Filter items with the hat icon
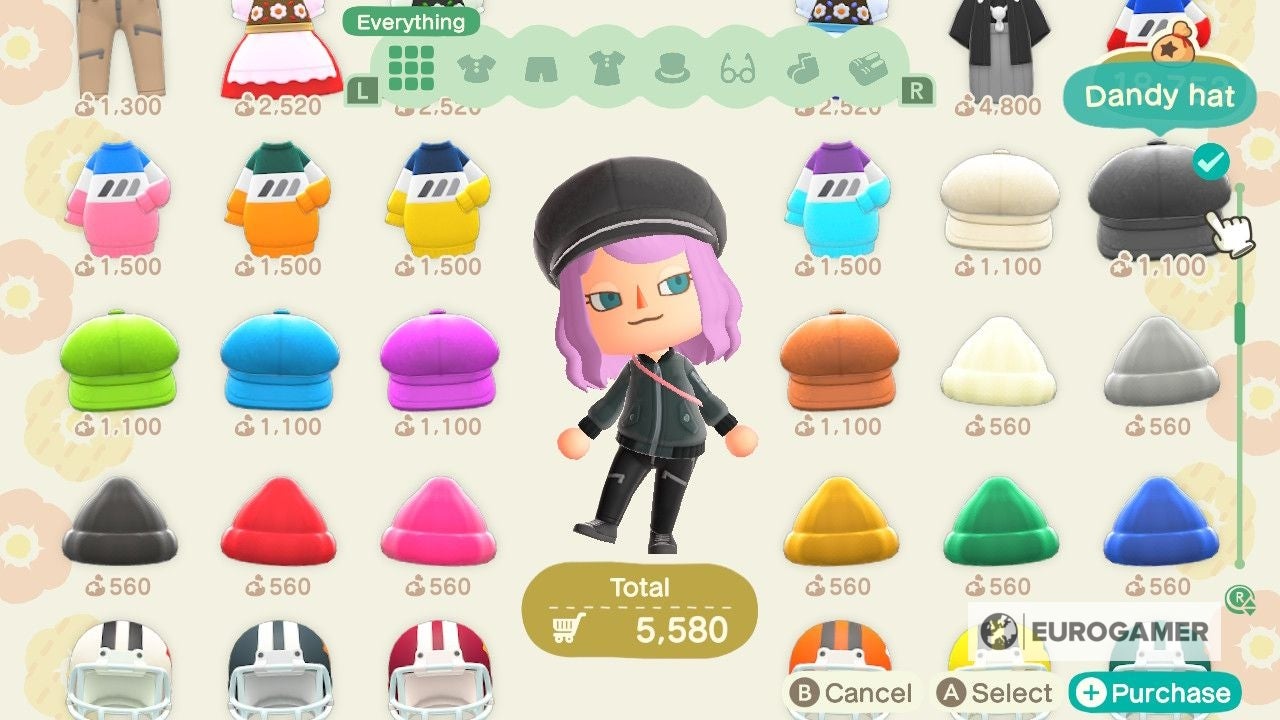This screenshot has height=720, width=1280. (x=672, y=68)
